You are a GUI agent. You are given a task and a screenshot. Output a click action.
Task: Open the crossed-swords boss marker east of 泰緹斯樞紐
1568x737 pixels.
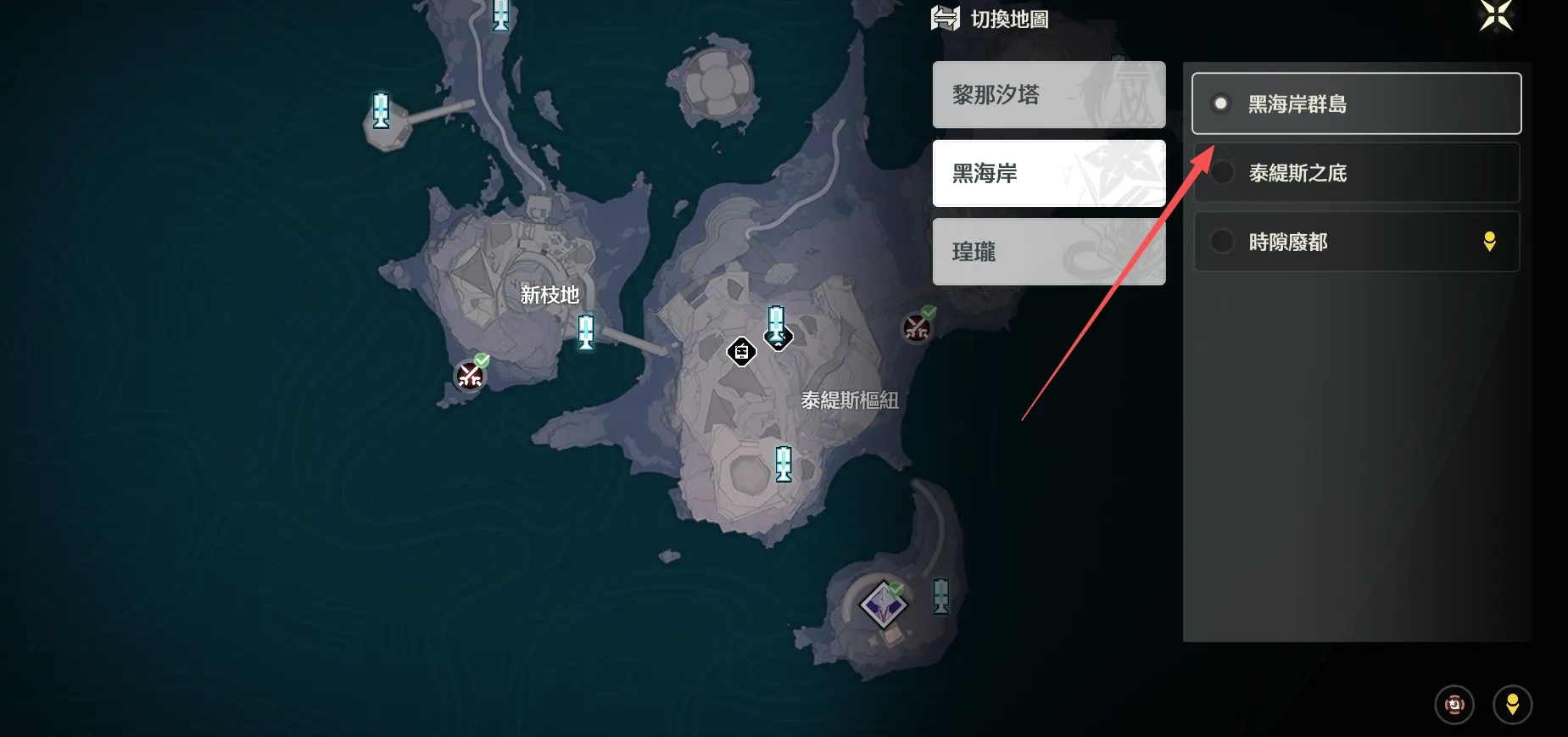pos(916,327)
